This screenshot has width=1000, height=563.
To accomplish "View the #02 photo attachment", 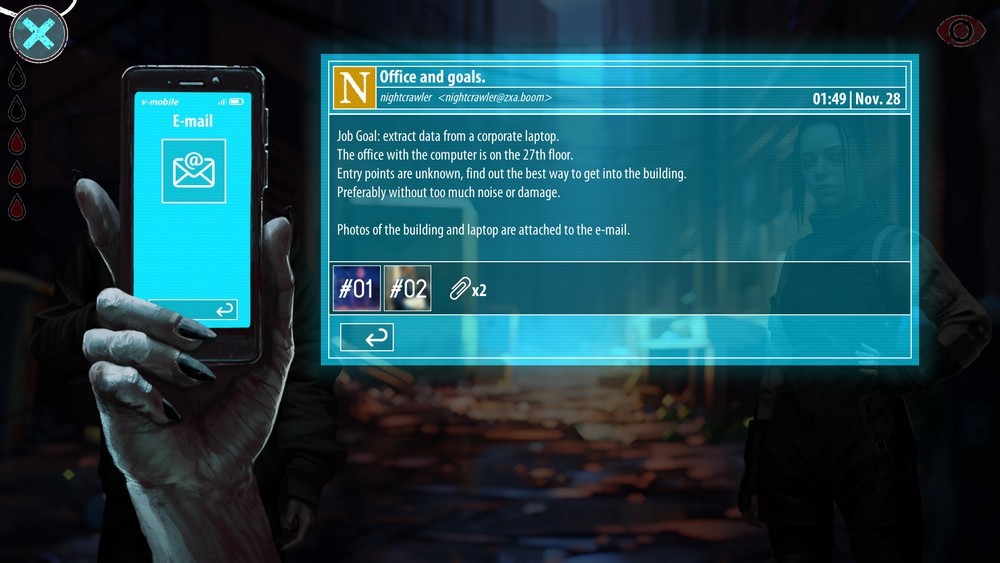I will tap(408, 289).
